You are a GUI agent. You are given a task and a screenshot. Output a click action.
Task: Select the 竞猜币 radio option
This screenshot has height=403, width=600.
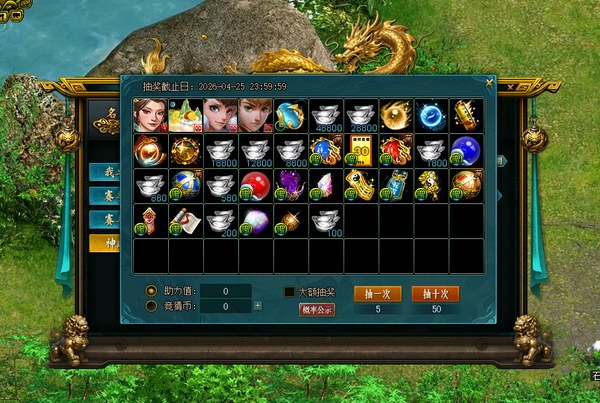tap(151, 306)
